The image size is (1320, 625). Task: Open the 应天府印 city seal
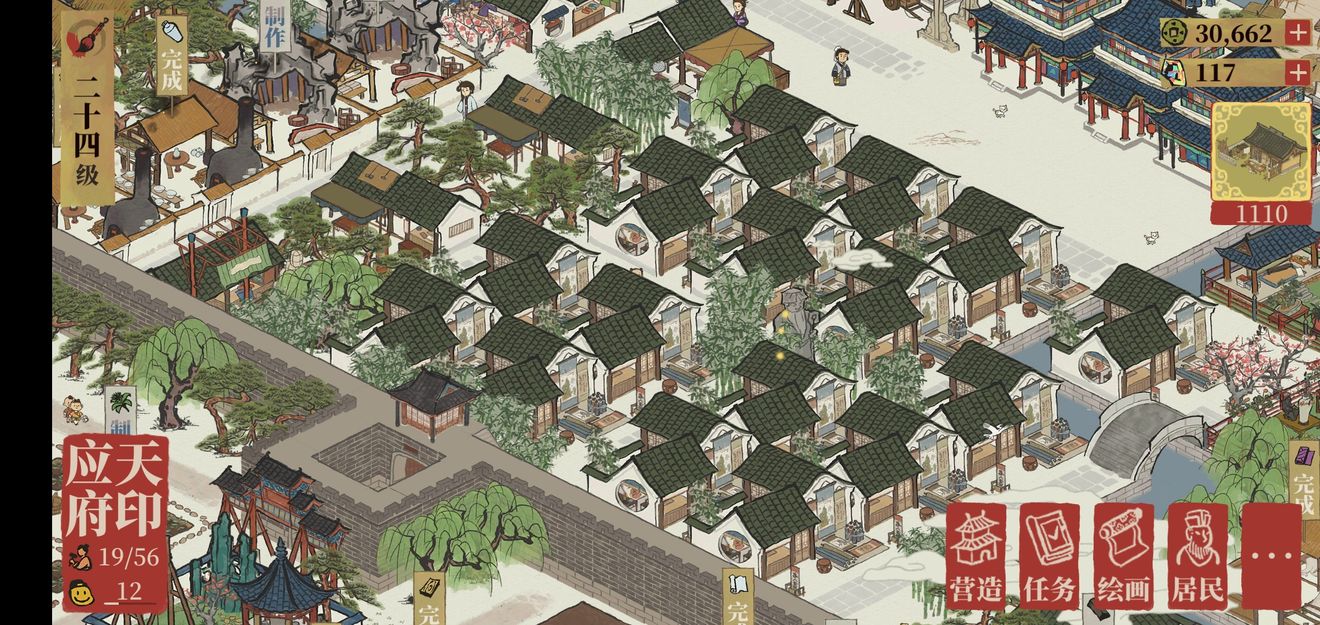click(x=114, y=488)
